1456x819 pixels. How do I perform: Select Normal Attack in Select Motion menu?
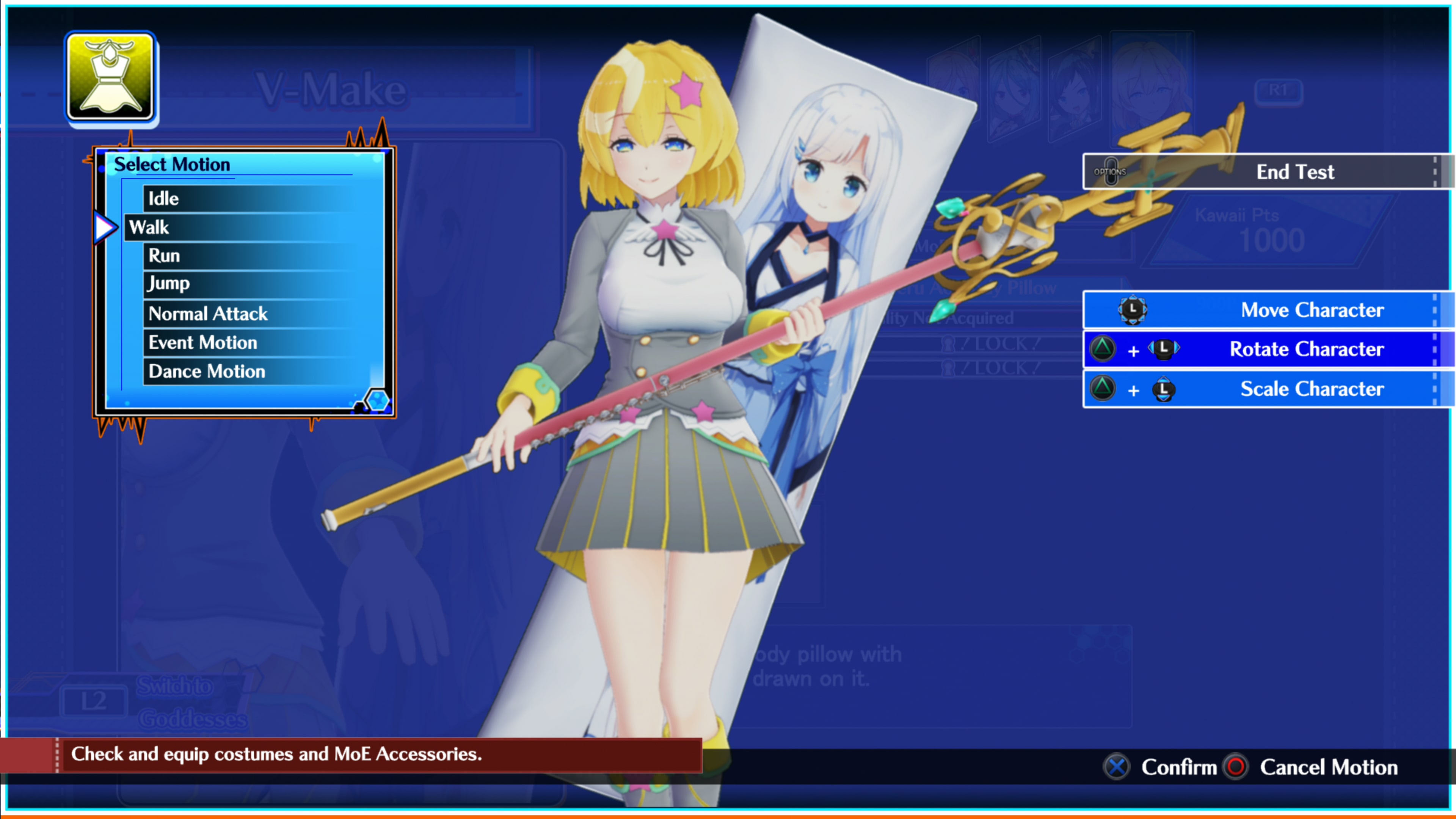pyautogui.click(x=207, y=313)
